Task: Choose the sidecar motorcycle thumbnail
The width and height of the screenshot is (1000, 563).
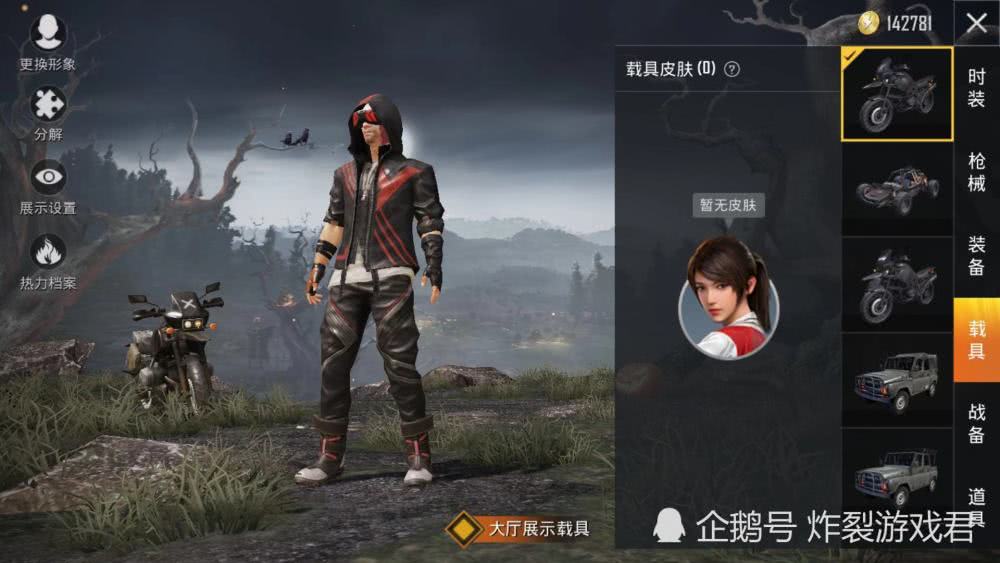Action: (x=897, y=283)
